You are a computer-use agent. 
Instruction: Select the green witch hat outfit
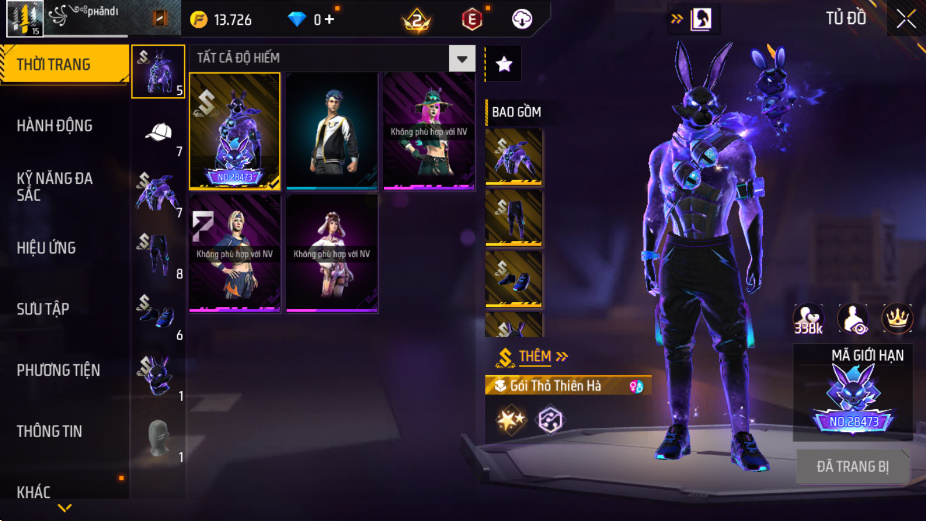(429, 130)
